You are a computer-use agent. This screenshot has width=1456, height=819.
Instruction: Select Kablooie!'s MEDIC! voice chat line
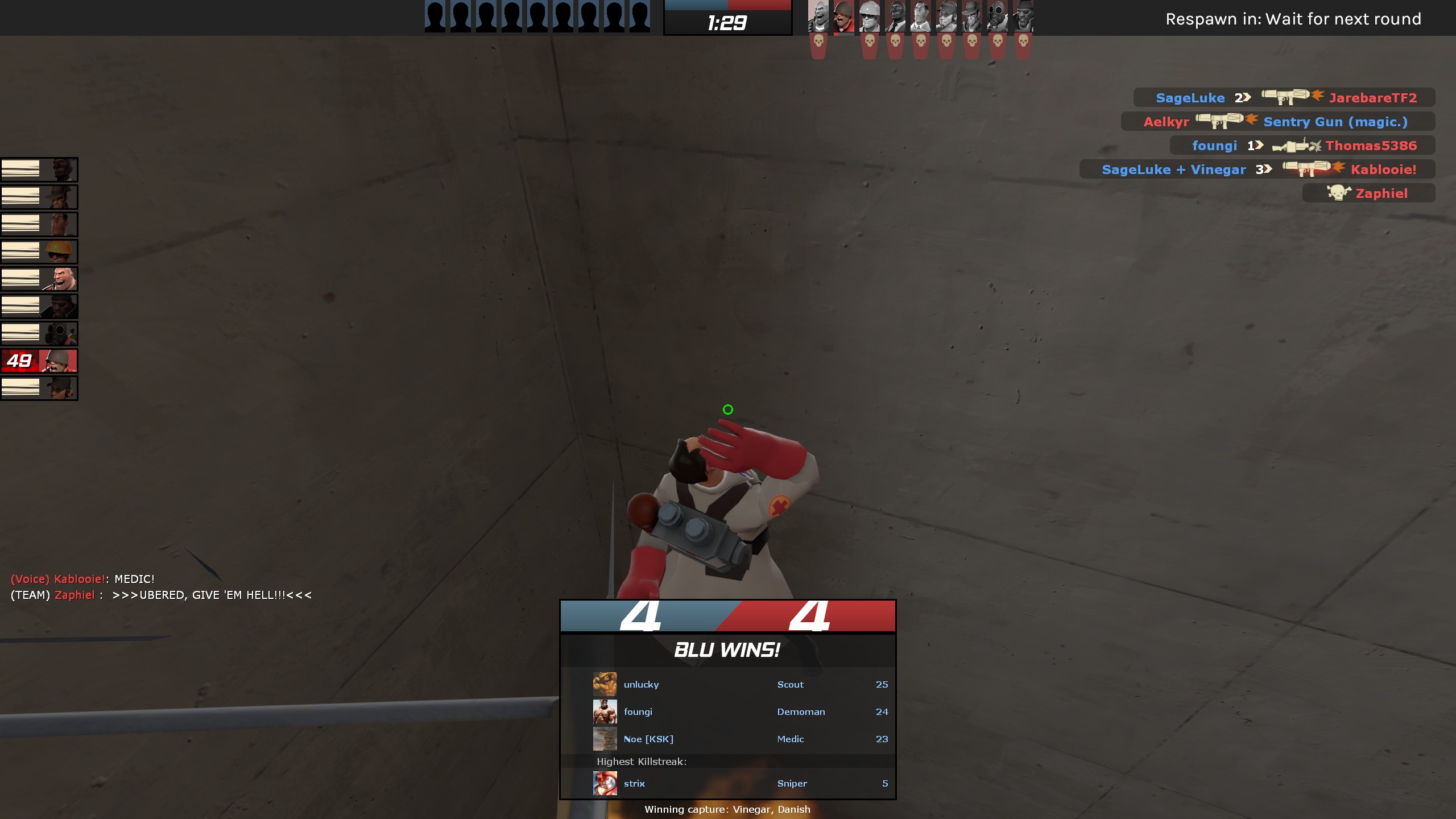click(83, 579)
